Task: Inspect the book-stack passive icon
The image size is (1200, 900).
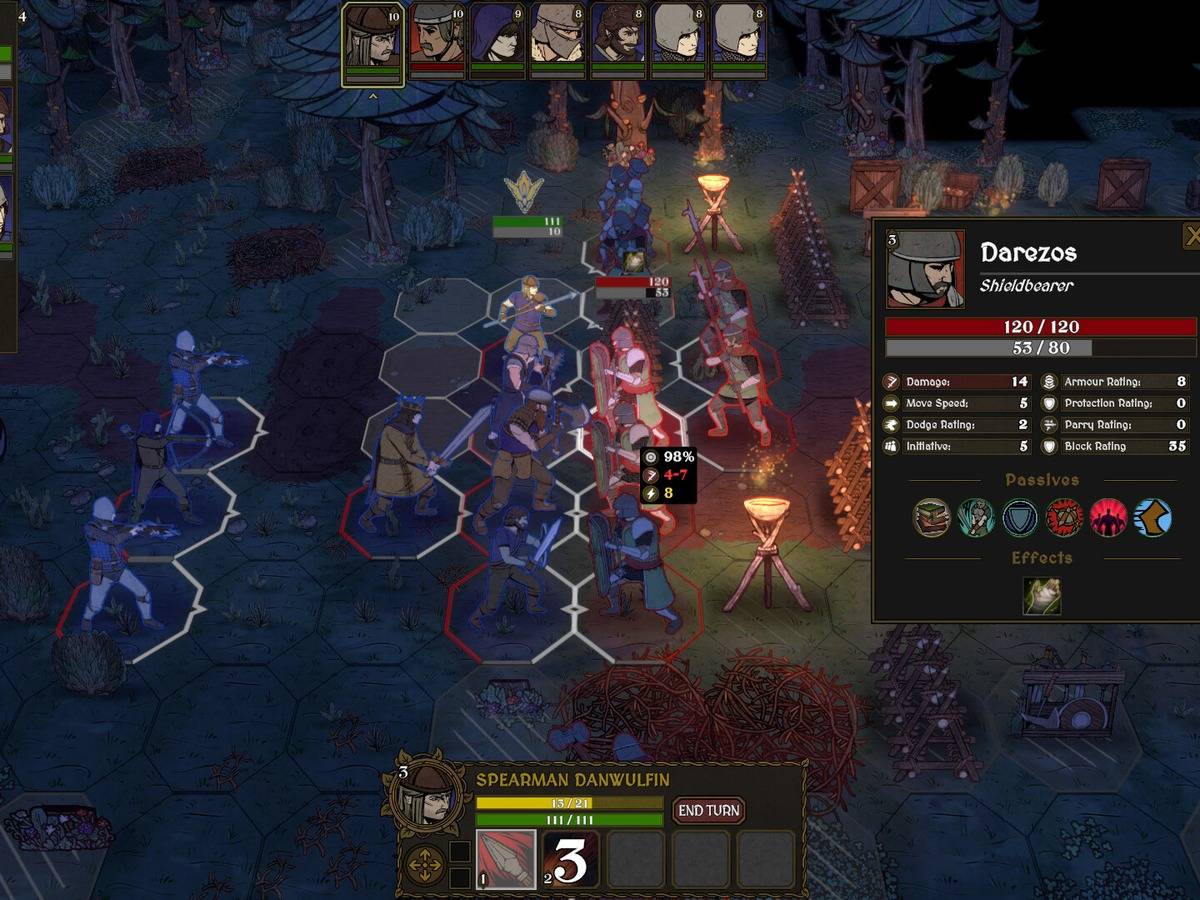Action: coord(931,518)
